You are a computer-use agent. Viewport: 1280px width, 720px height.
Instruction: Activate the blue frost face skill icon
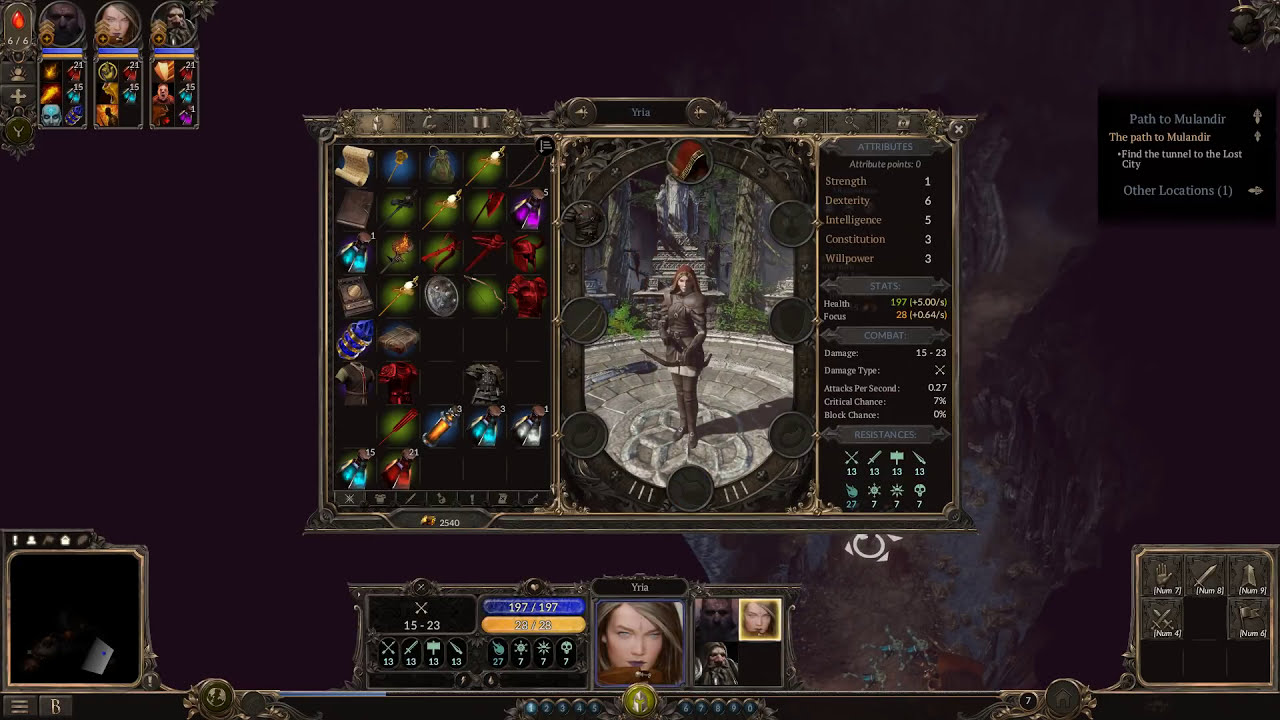click(x=51, y=115)
